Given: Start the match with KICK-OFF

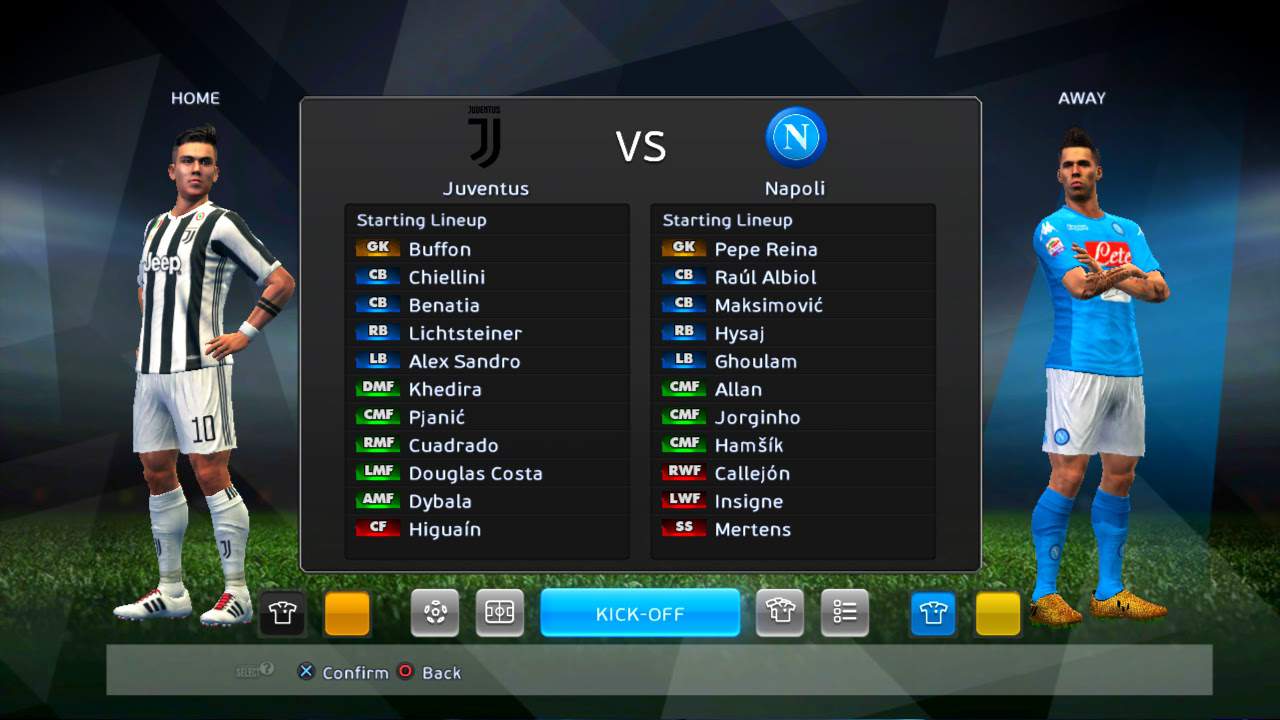Looking at the screenshot, I should [640, 613].
